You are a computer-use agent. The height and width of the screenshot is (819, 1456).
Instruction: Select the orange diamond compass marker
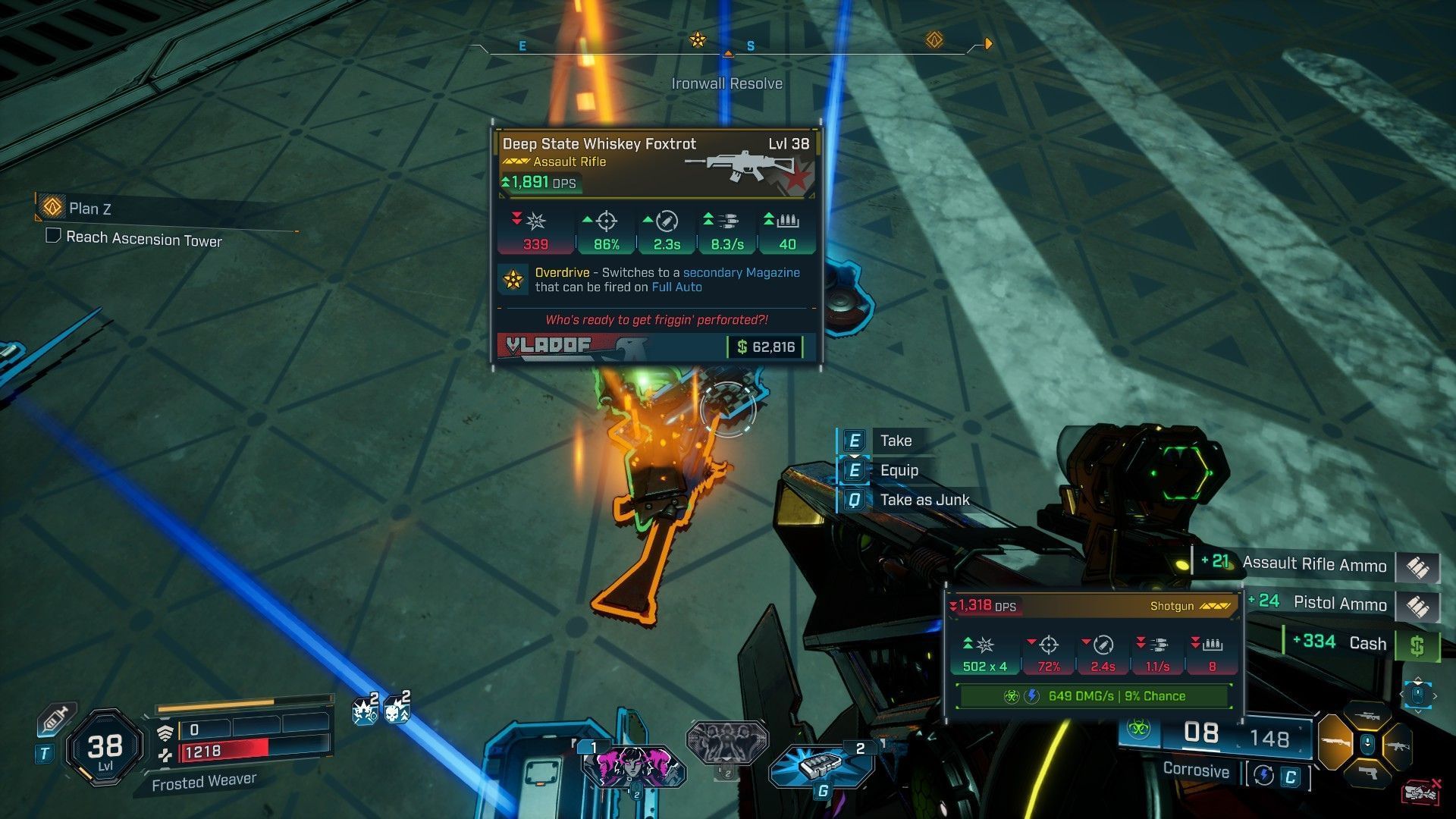(934, 39)
